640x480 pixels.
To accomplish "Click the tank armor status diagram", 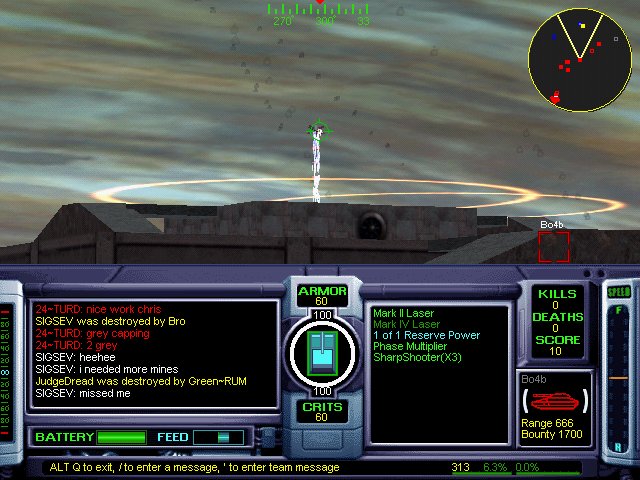I will pos(322,354).
